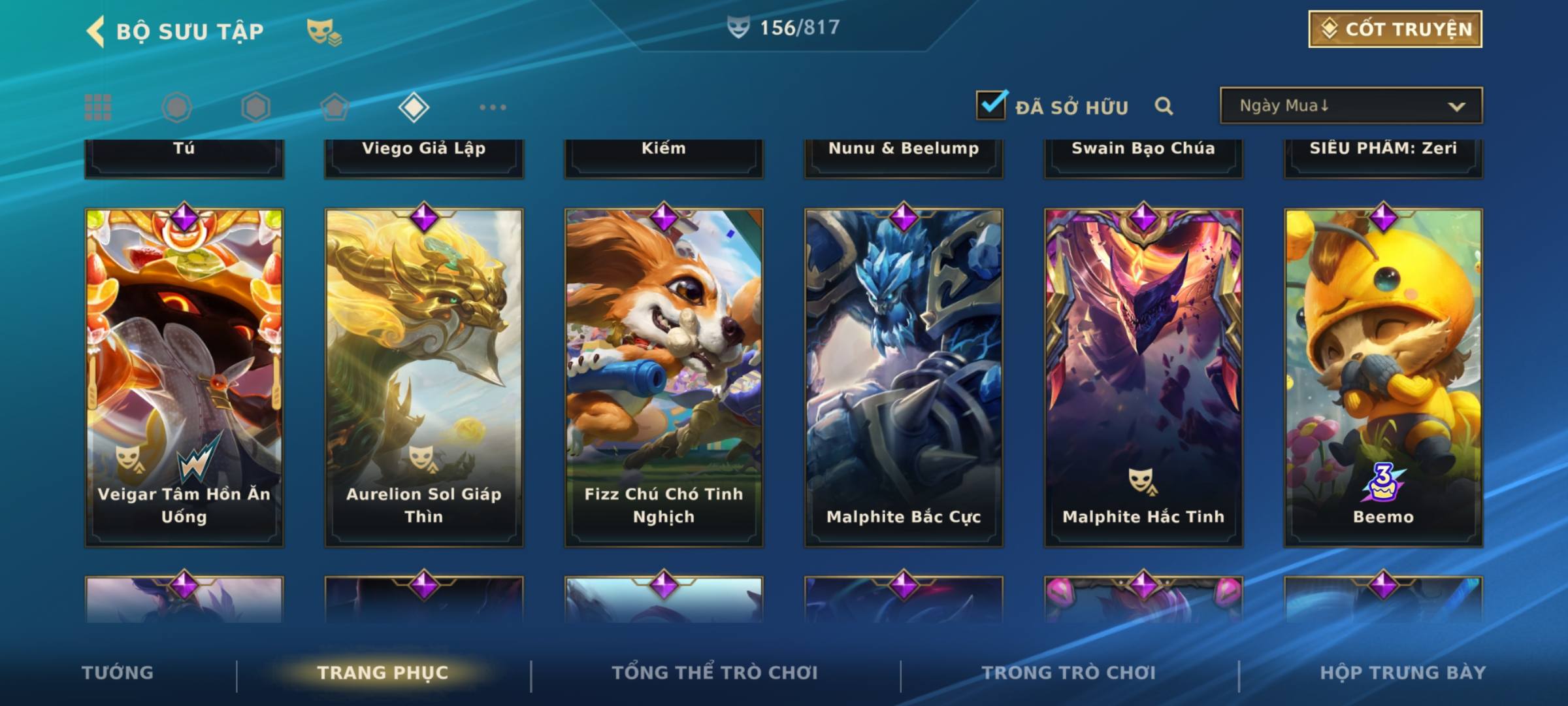Click the golden mask coins icon

(x=324, y=31)
